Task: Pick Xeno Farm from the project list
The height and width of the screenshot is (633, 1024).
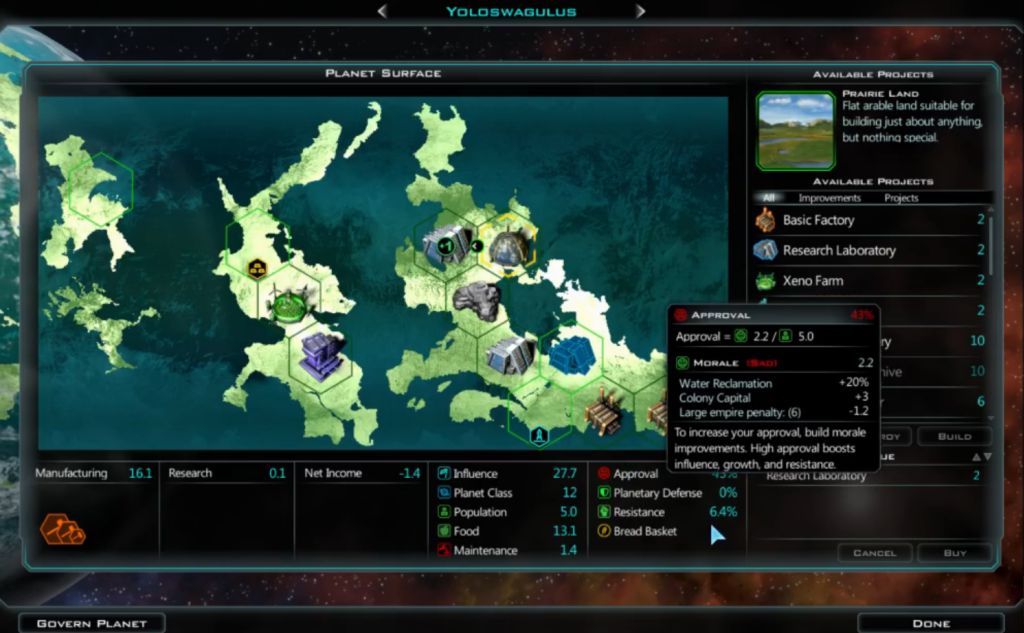Action: click(x=812, y=281)
